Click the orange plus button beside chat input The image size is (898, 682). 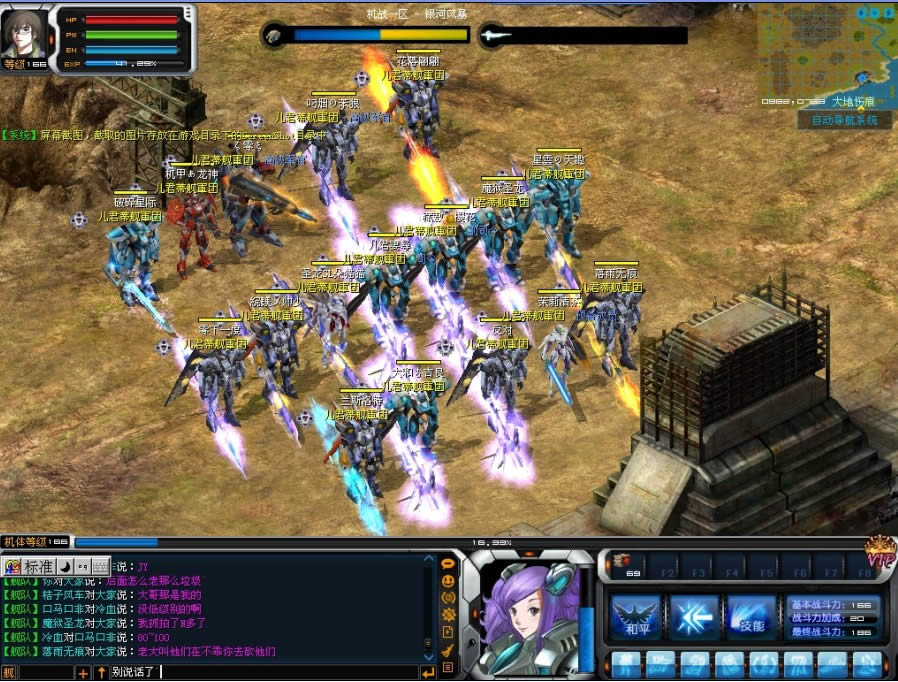tap(83, 673)
